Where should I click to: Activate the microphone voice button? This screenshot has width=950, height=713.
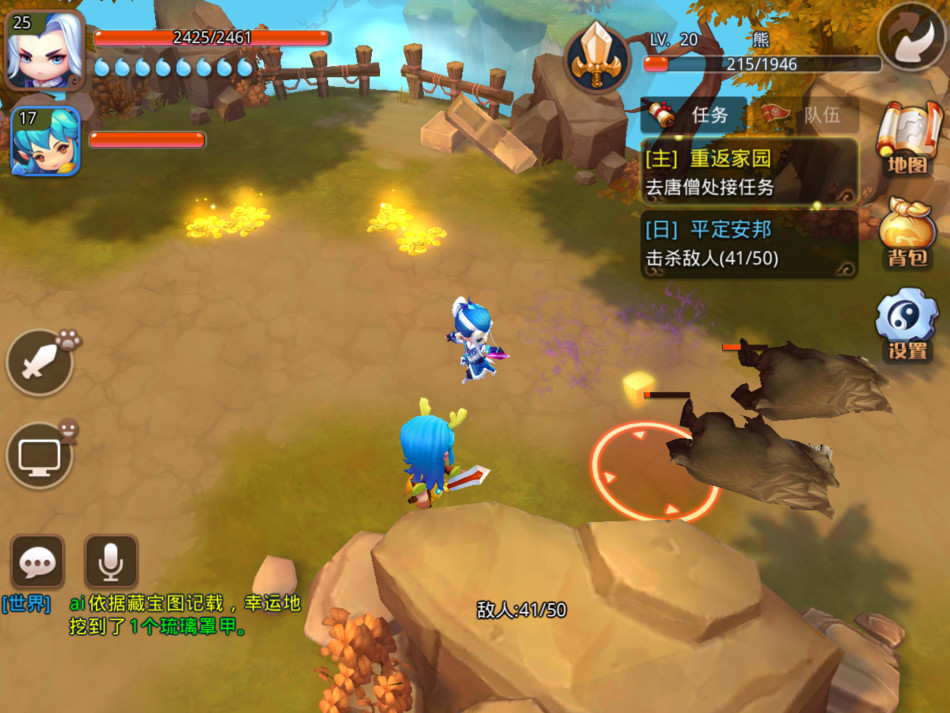pyautogui.click(x=111, y=562)
